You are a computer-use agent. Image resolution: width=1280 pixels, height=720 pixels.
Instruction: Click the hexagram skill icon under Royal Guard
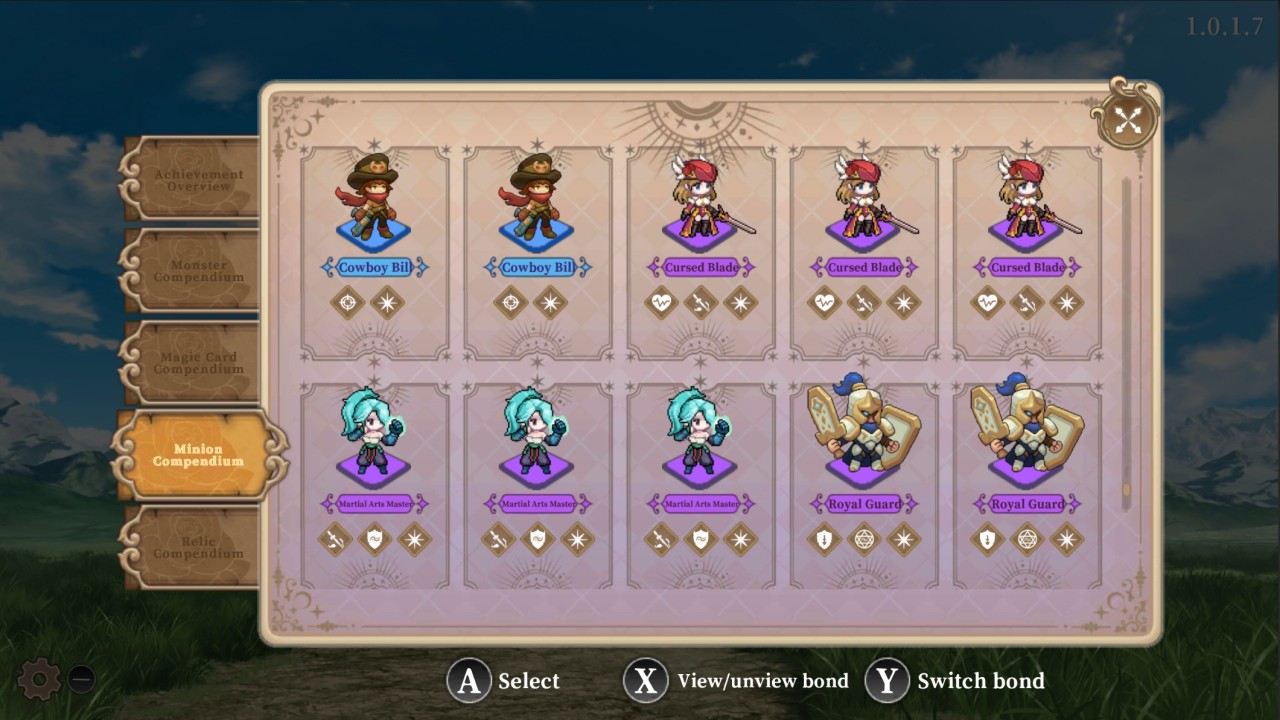coord(863,540)
